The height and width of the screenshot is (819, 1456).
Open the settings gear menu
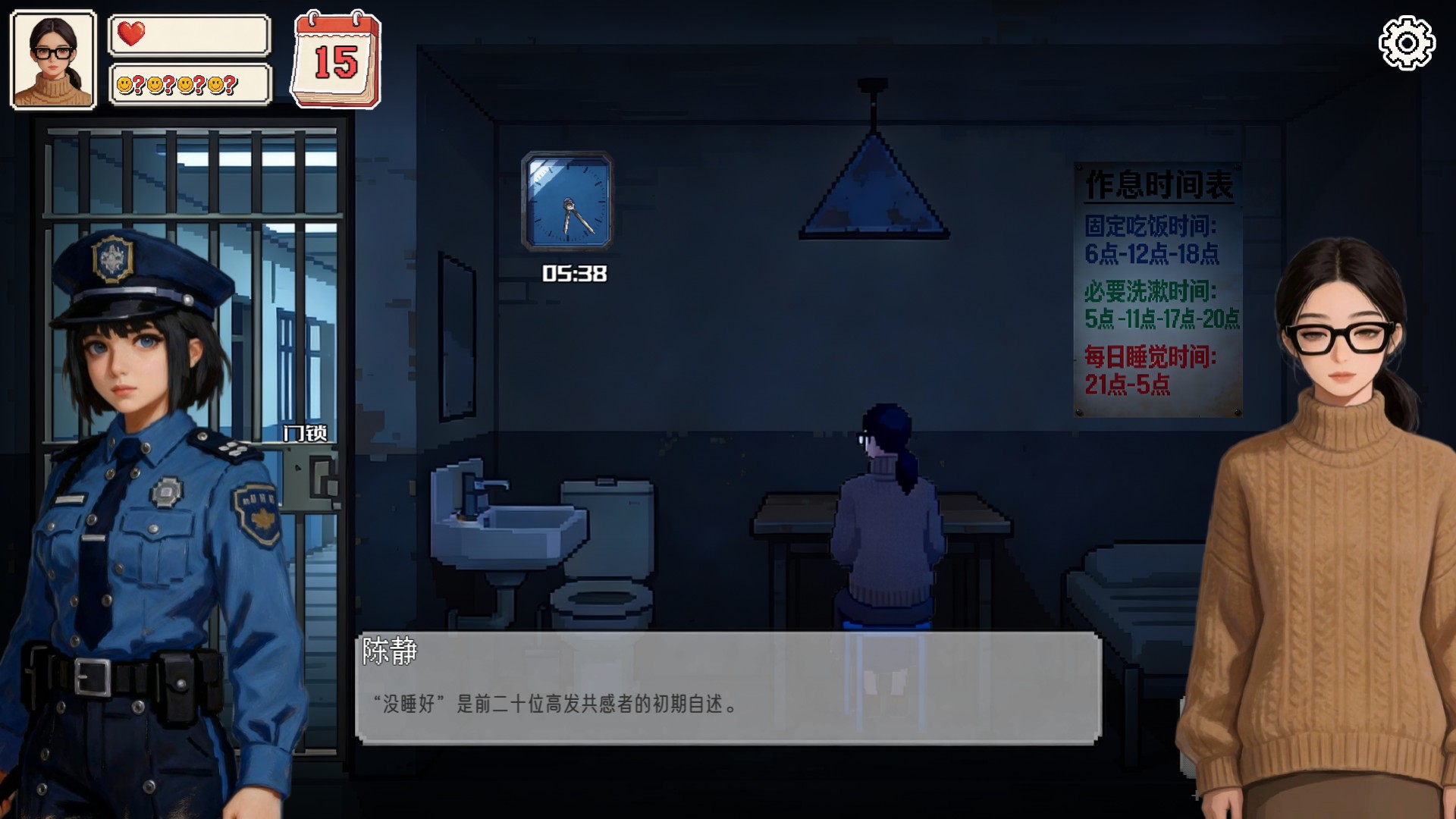coord(1406,42)
